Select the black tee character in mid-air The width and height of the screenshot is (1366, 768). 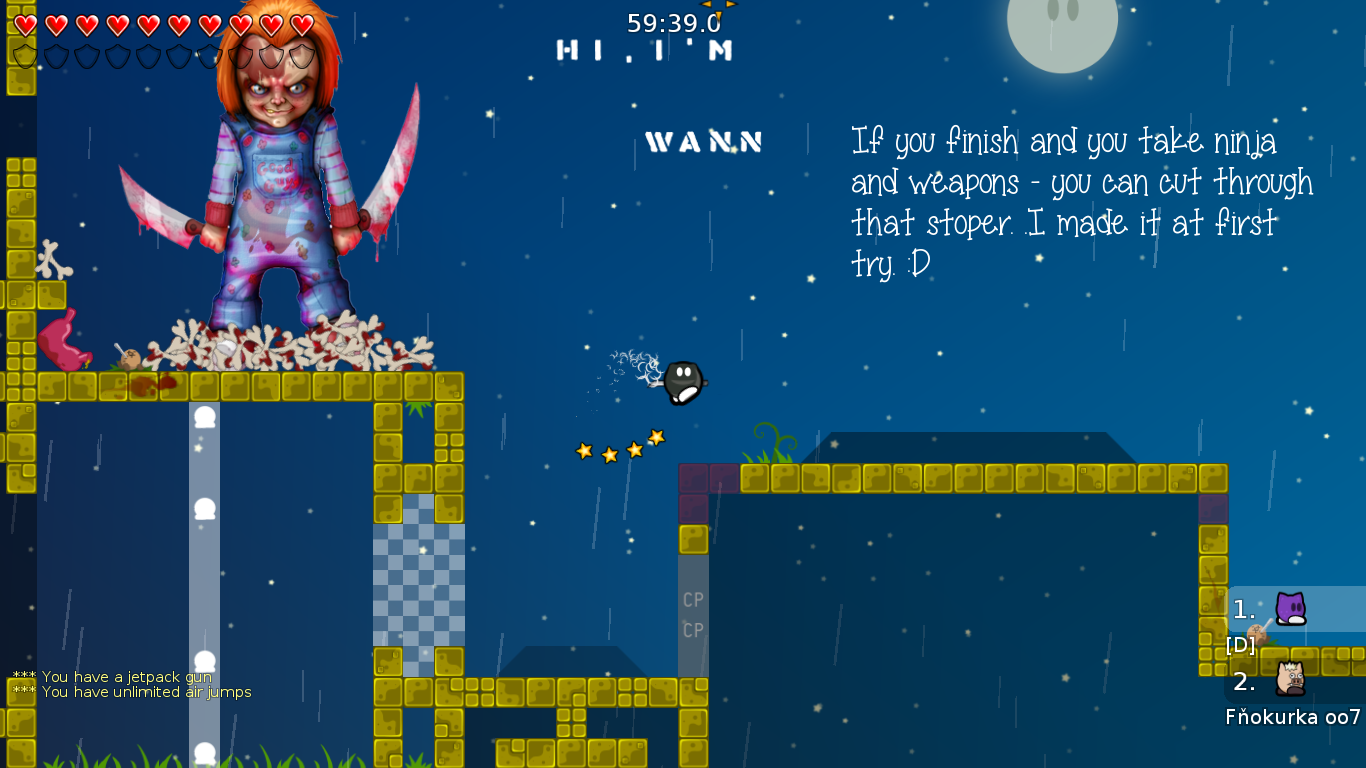pos(683,383)
